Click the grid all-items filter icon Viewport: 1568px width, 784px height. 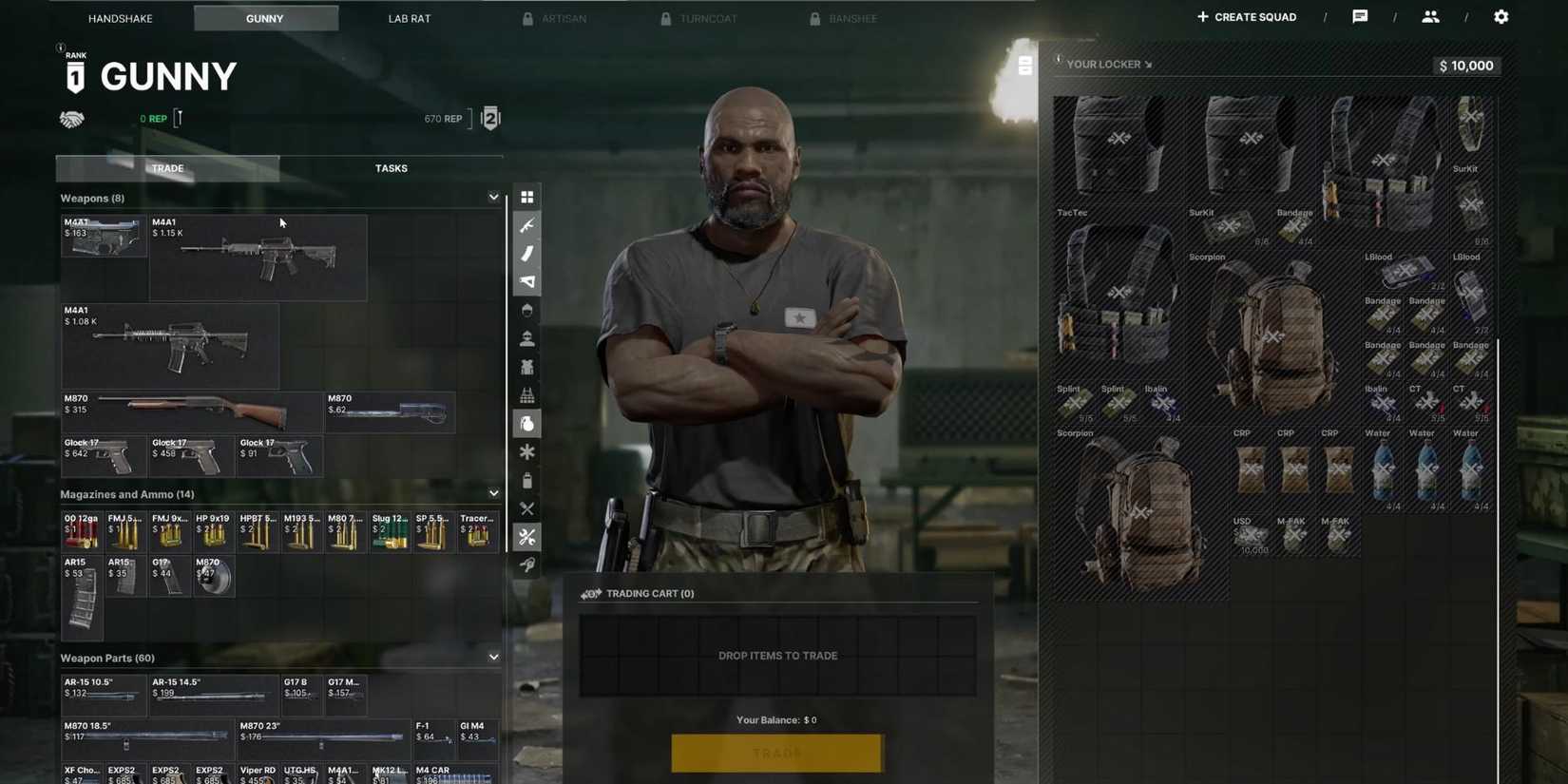pyautogui.click(x=527, y=197)
